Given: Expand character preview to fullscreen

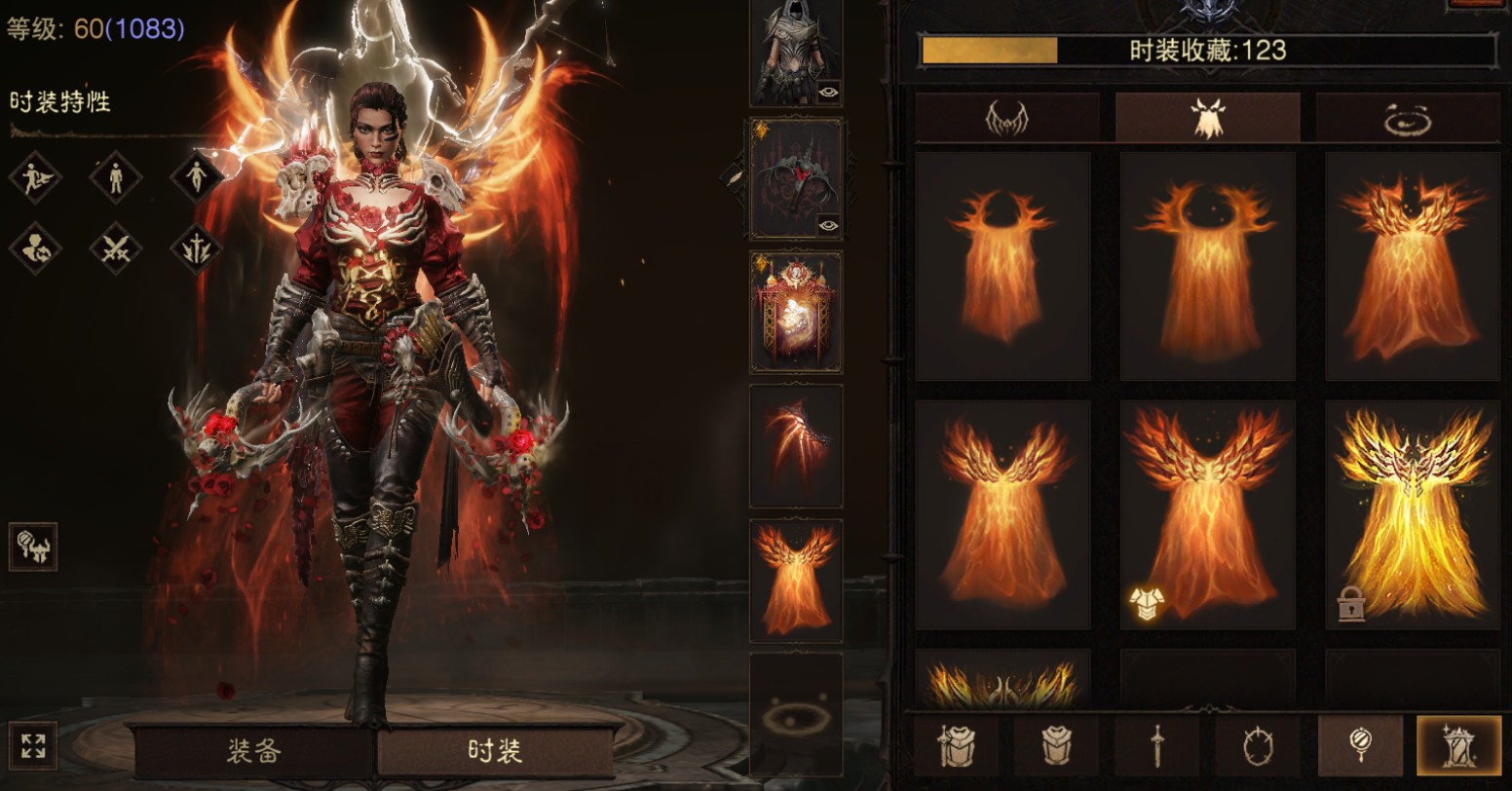Looking at the screenshot, I should click(x=32, y=746).
